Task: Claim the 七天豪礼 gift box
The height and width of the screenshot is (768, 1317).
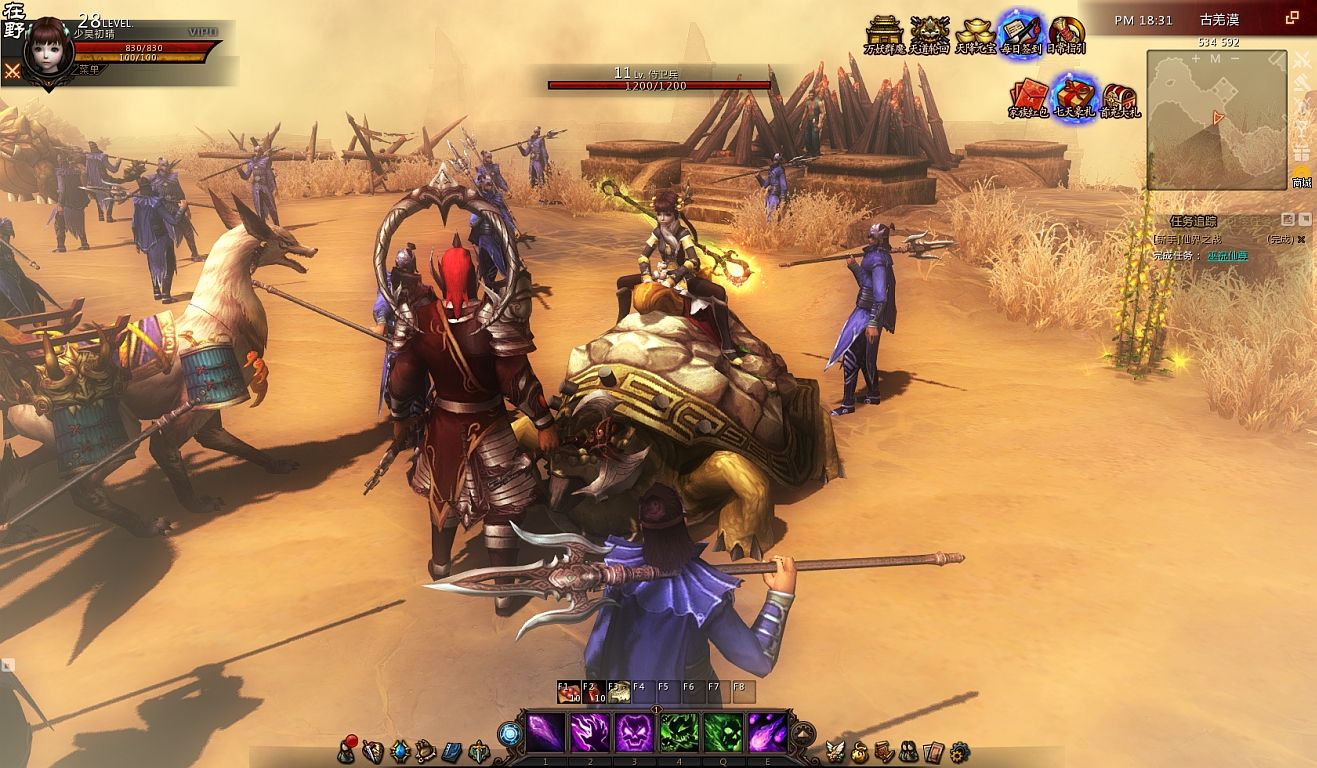Action: point(1074,96)
